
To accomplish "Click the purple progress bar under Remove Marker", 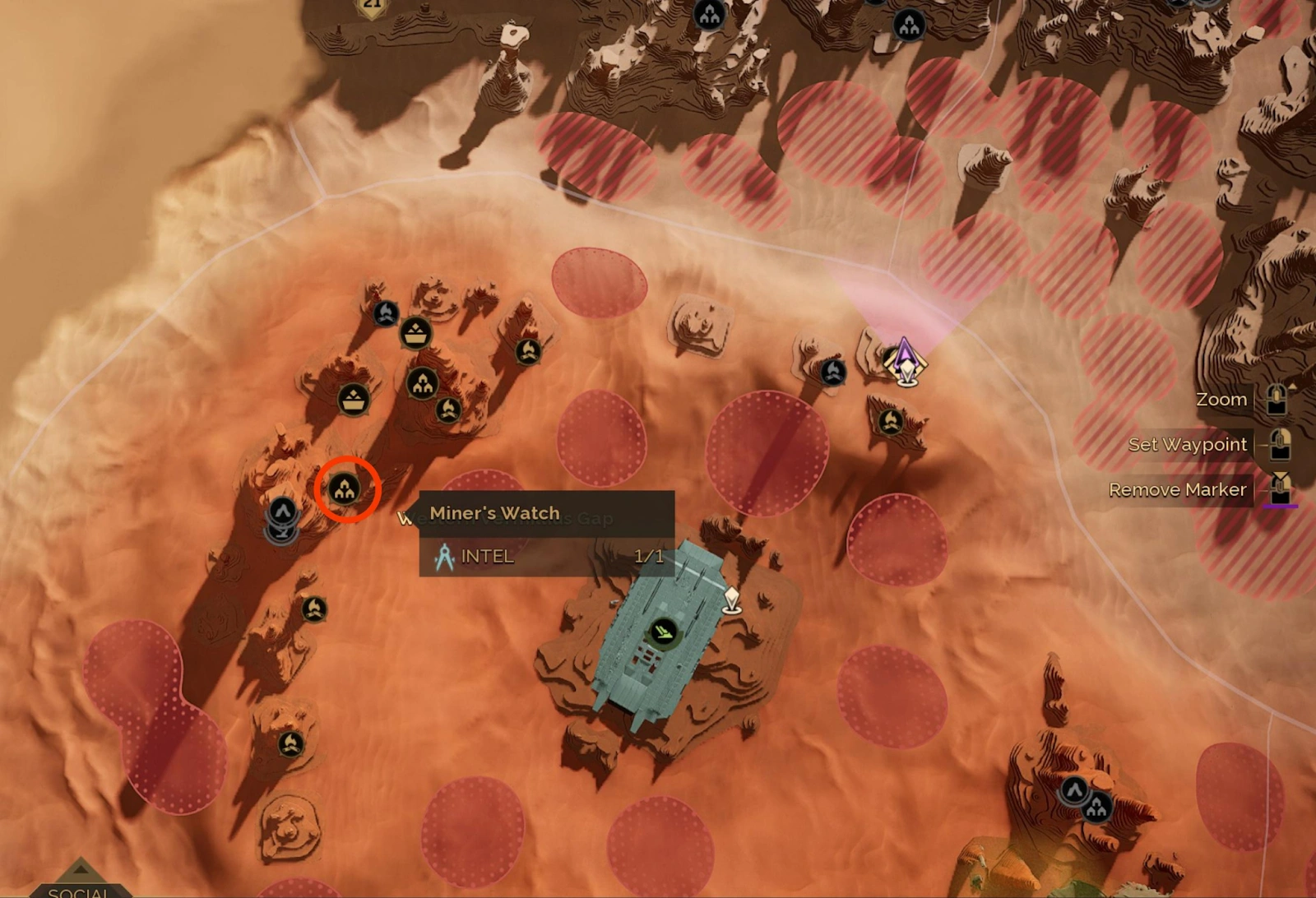I will coord(1280,506).
